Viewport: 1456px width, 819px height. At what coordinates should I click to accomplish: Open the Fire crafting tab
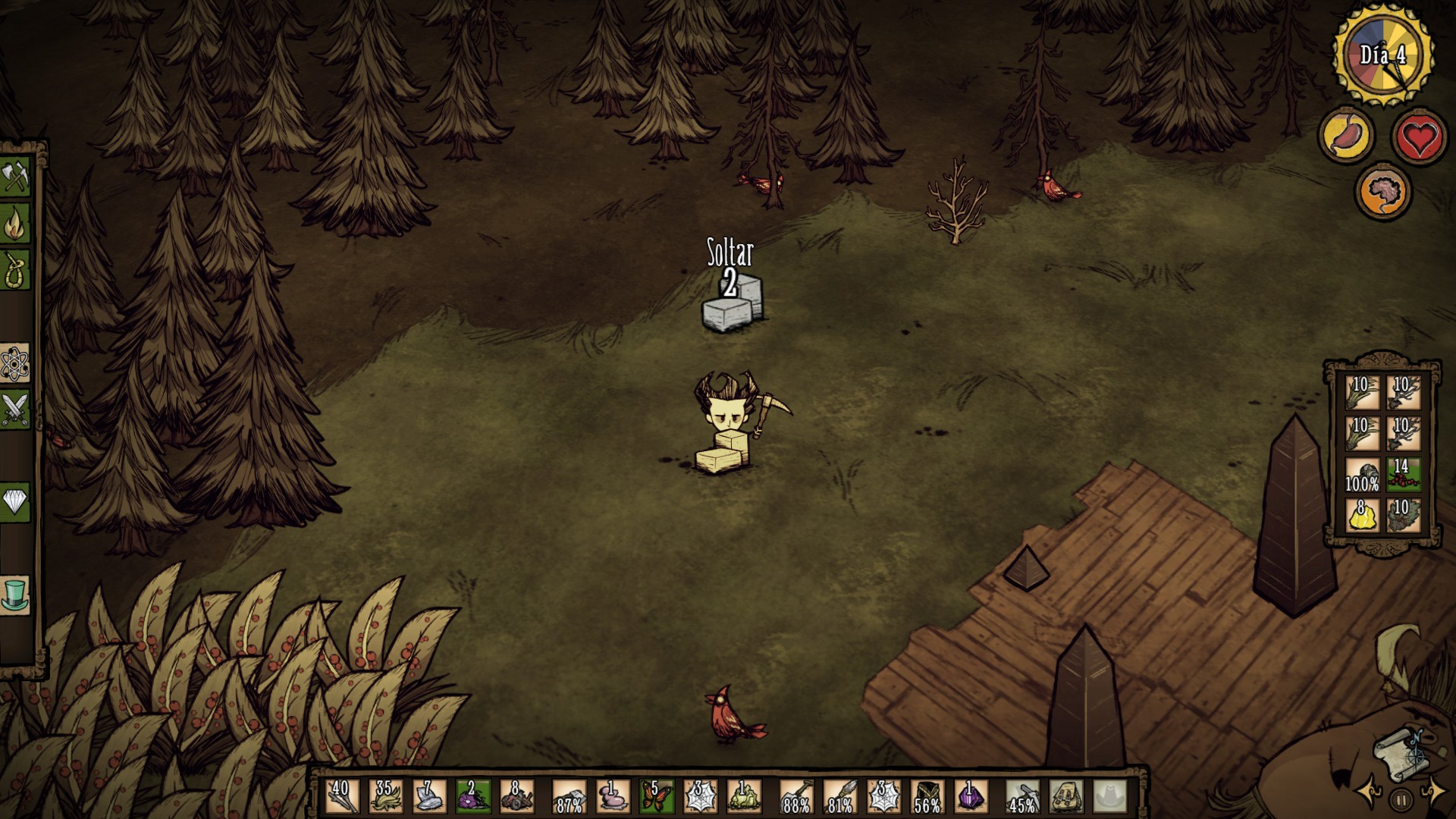point(14,224)
